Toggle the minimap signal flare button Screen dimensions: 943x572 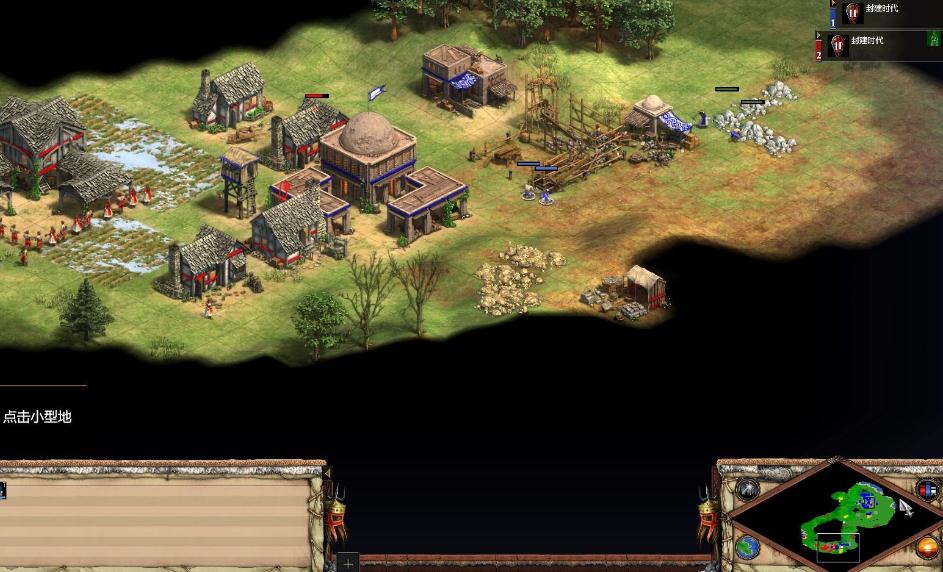click(748, 489)
